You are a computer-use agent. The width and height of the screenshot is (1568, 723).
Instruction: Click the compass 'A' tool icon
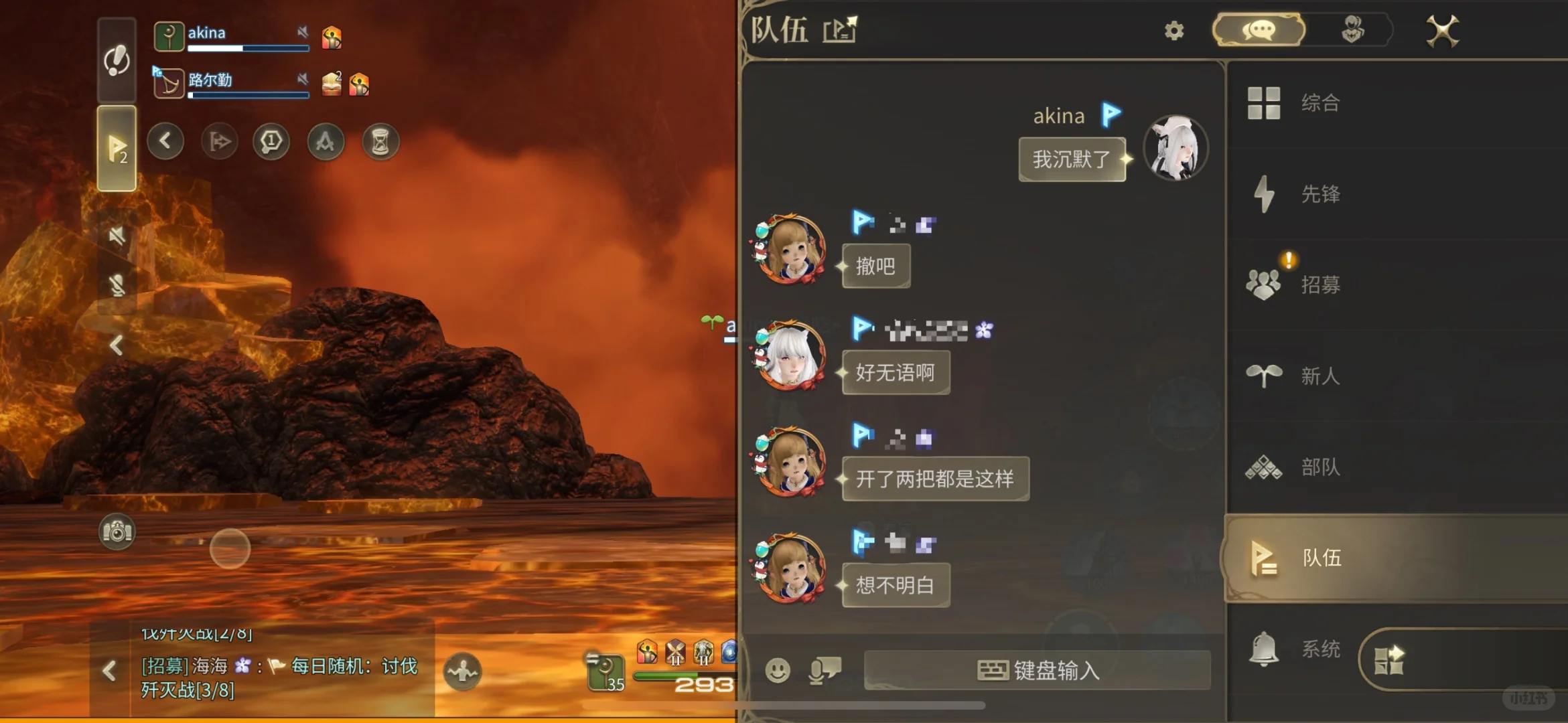(x=325, y=141)
